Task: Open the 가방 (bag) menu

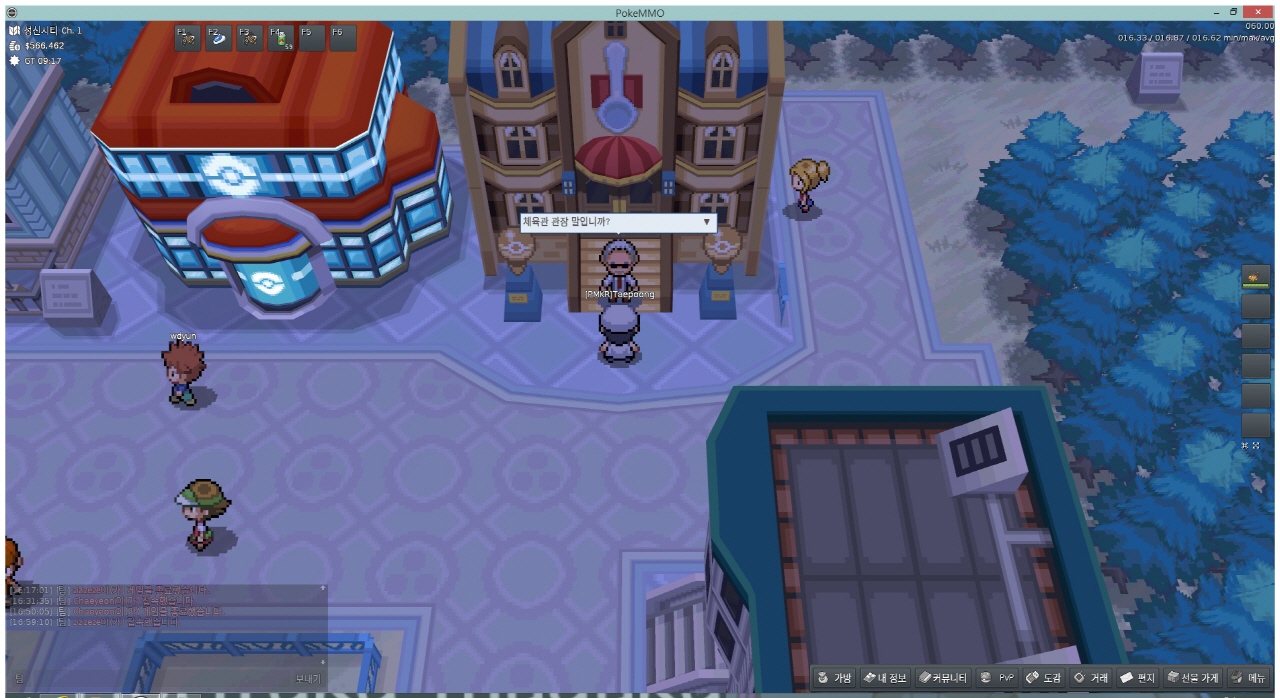Action: tap(835, 678)
